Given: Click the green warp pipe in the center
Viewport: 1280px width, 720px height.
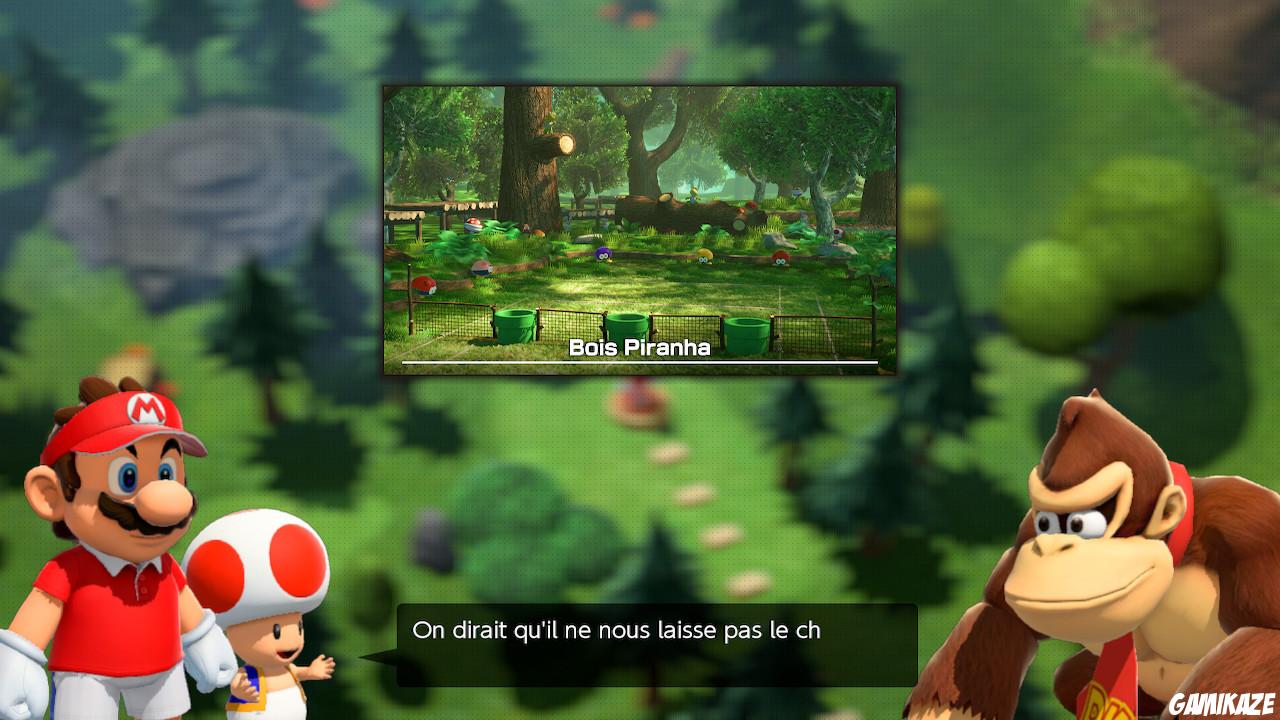Looking at the screenshot, I should [628, 325].
